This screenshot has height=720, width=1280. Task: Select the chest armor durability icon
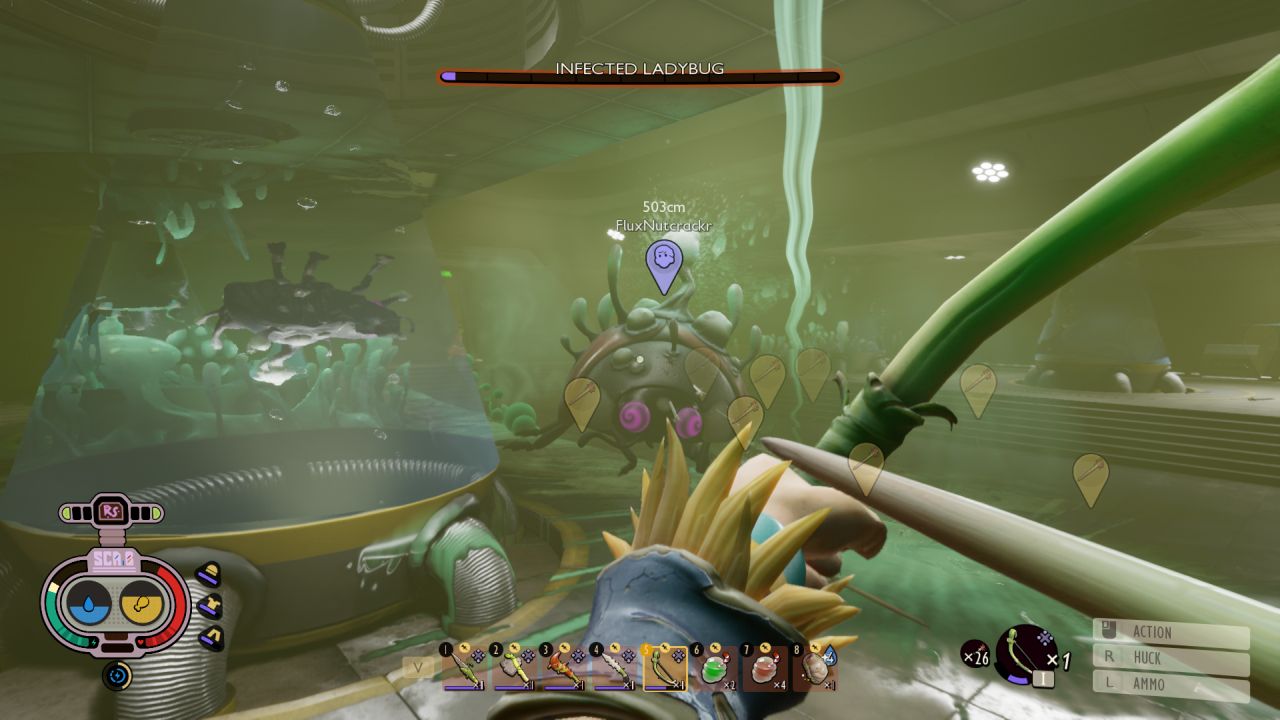click(210, 606)
